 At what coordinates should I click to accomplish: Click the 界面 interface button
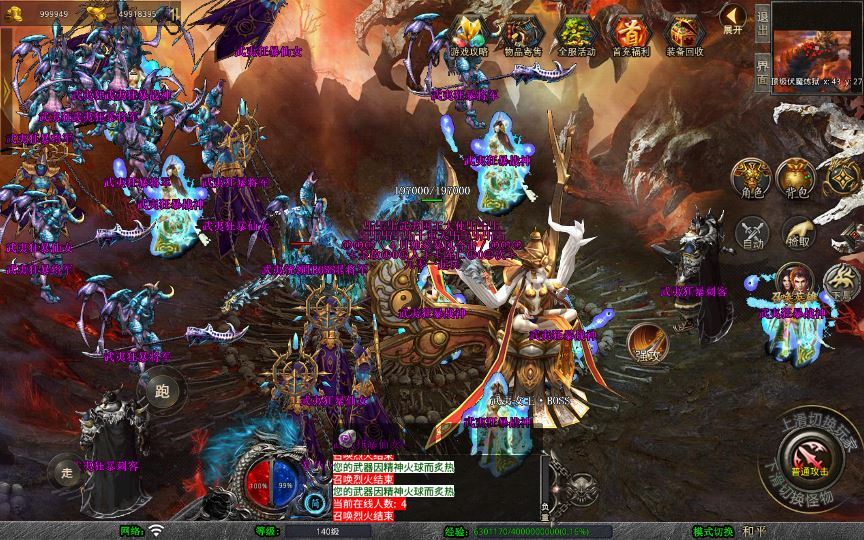(x=762, y=70)
